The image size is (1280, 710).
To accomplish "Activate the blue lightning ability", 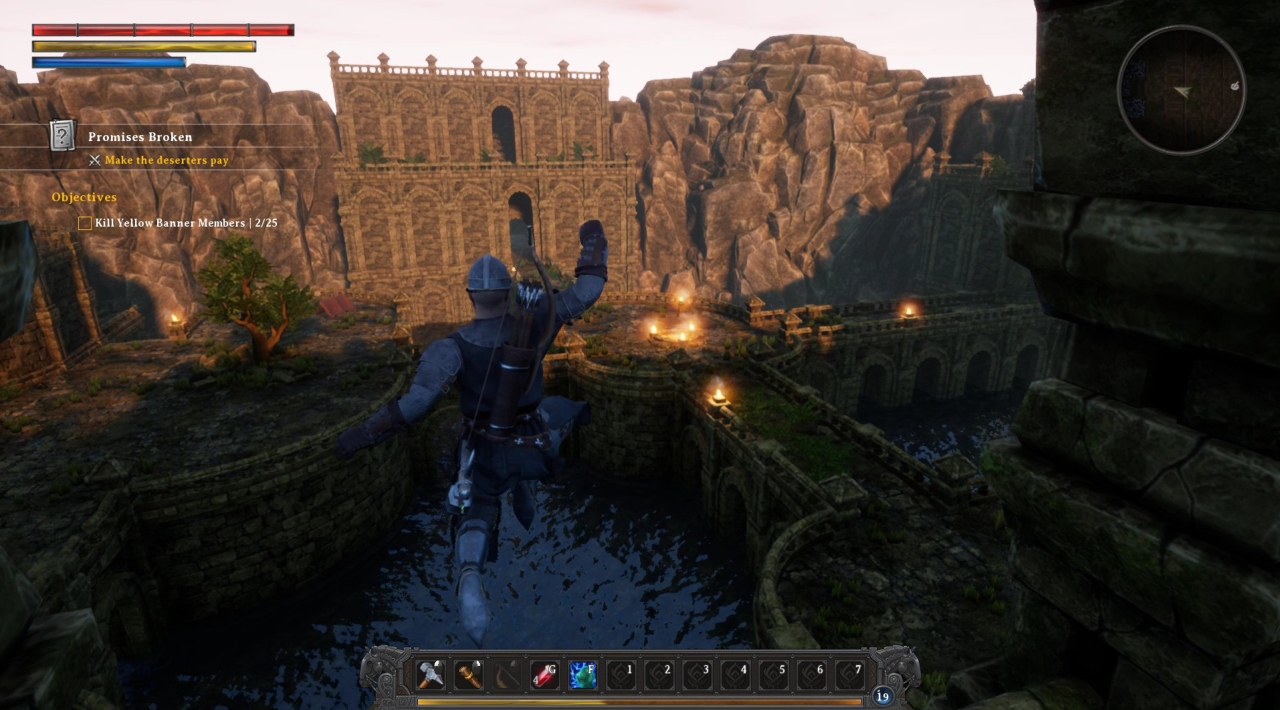I will [x=583, y=675].
